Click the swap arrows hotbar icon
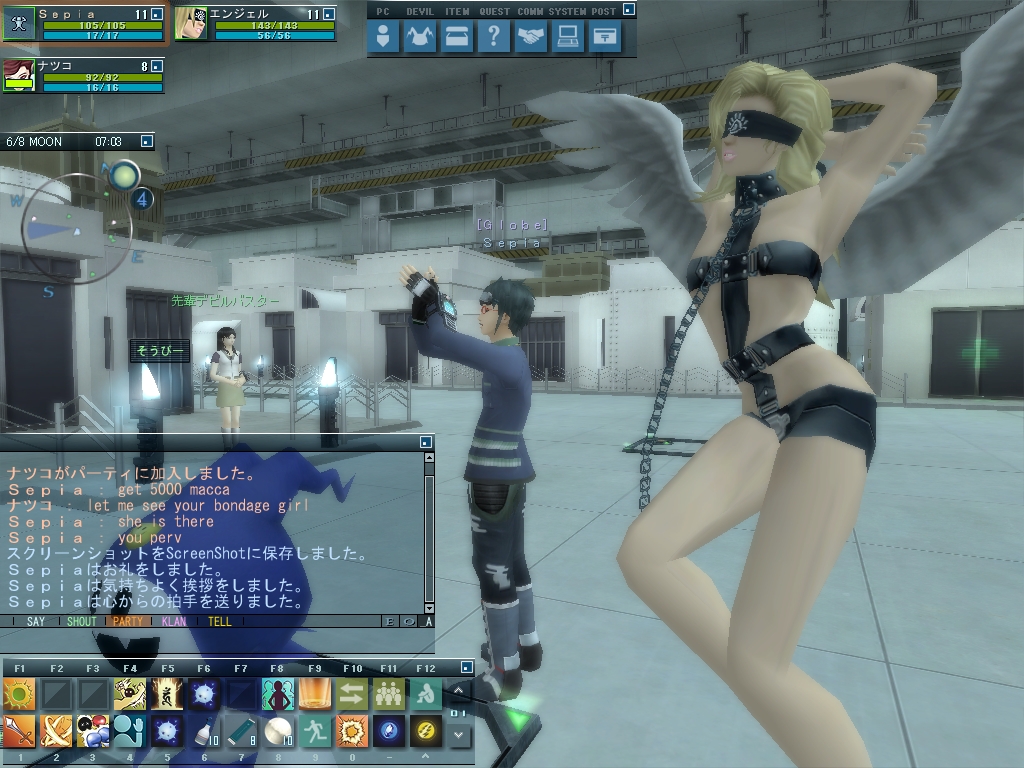Screen dimensions: 1024x768 pyautogui.click(x=351, y=693)
